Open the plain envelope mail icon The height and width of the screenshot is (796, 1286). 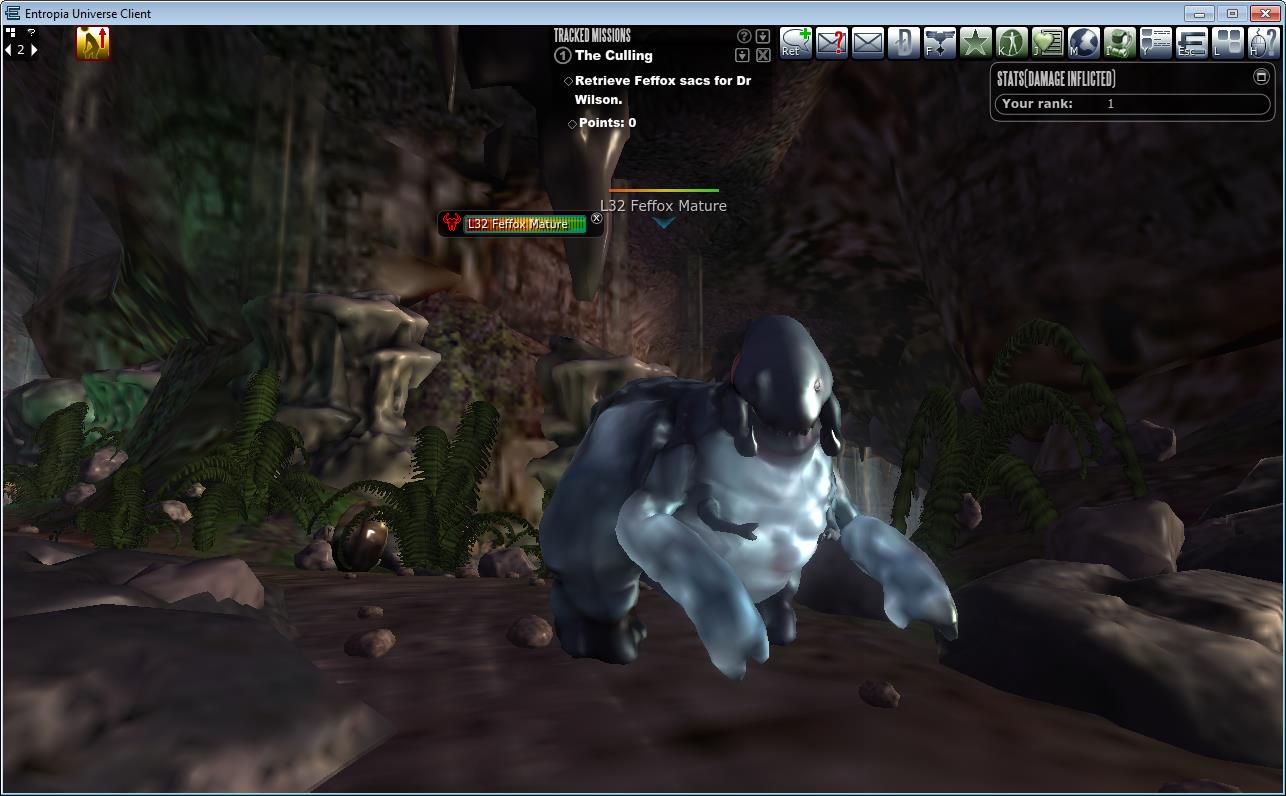(868, 43)
